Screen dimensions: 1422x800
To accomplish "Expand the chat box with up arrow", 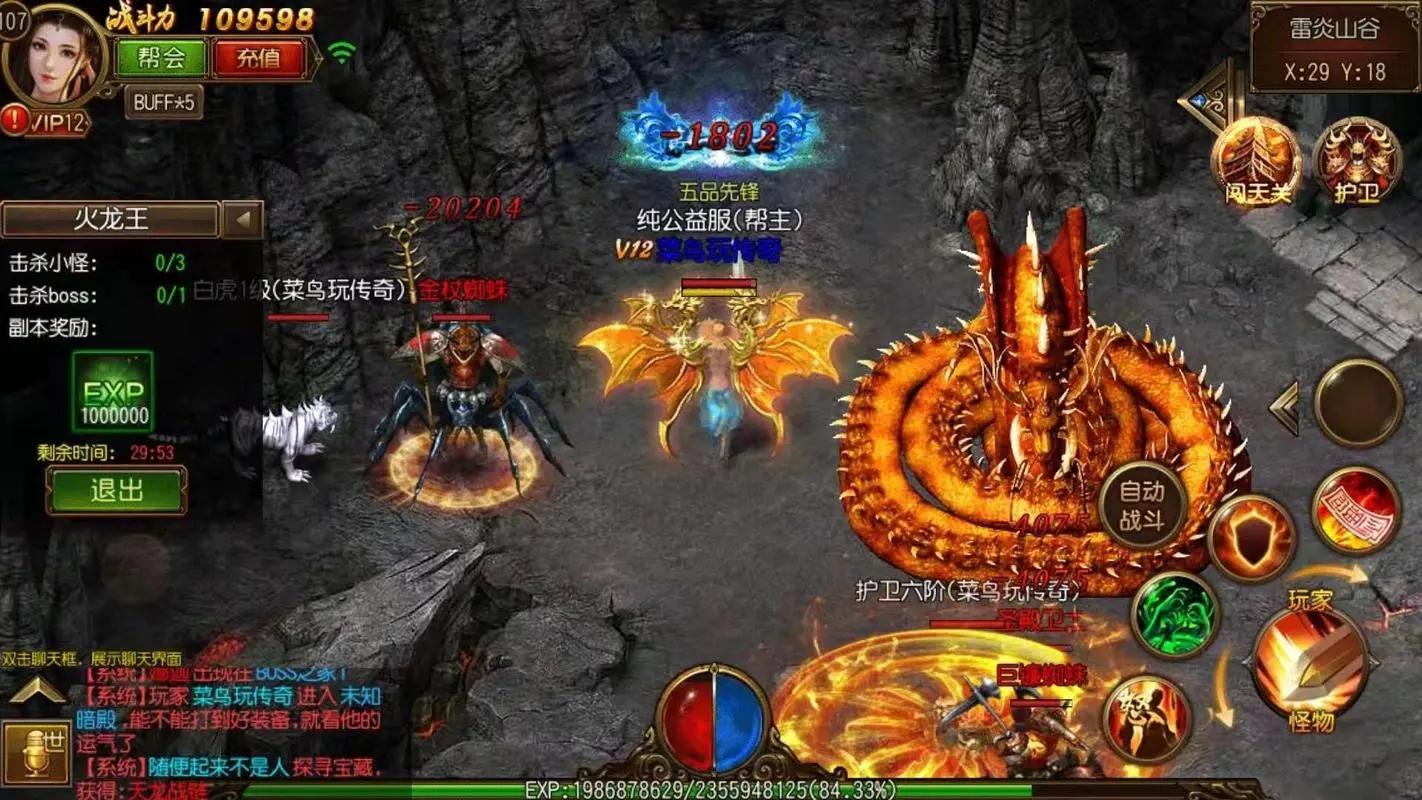I will 38,690.
